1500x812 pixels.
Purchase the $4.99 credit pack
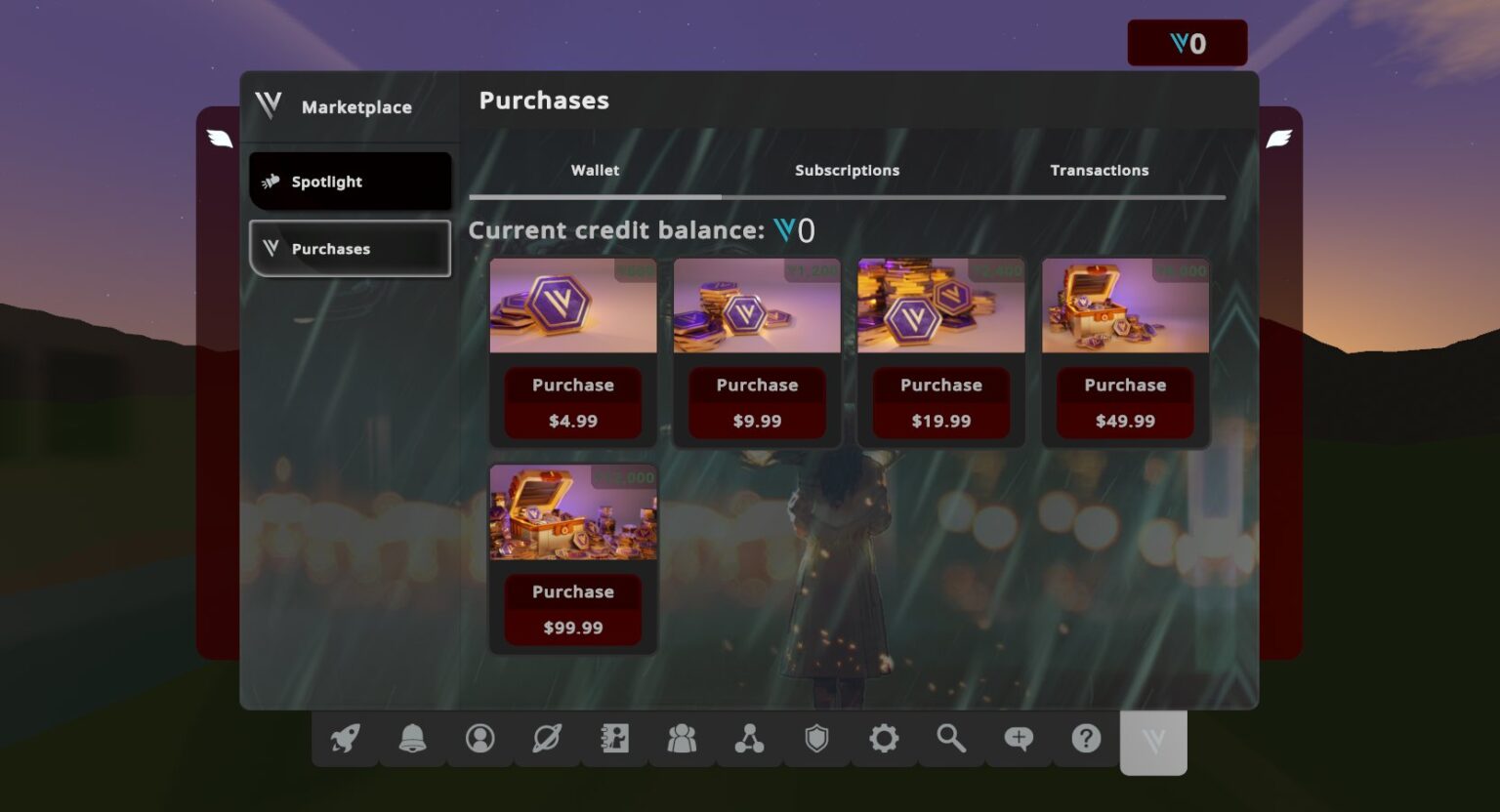coord(573,402)
